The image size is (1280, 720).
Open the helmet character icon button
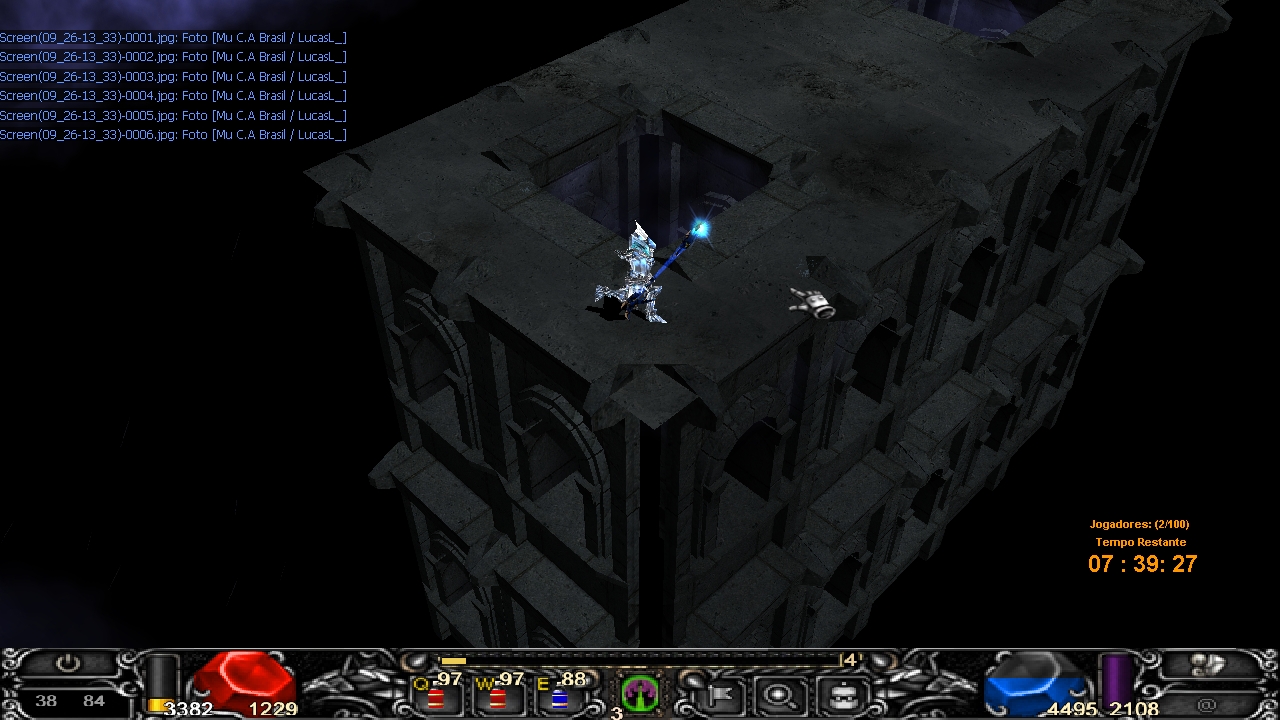(838, 694)
